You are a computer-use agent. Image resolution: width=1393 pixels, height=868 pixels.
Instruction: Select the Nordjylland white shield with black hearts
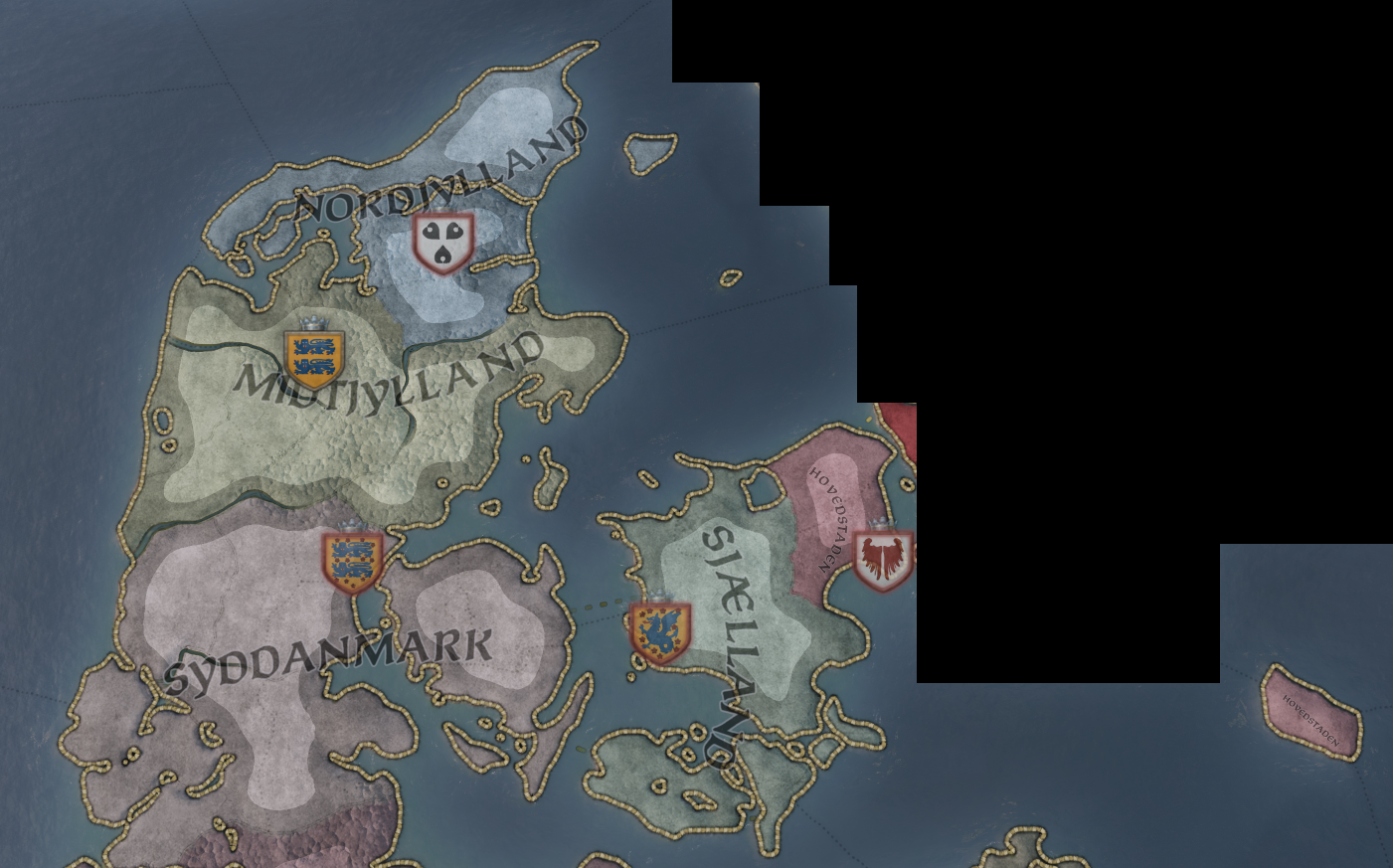(x=443, y=242)
